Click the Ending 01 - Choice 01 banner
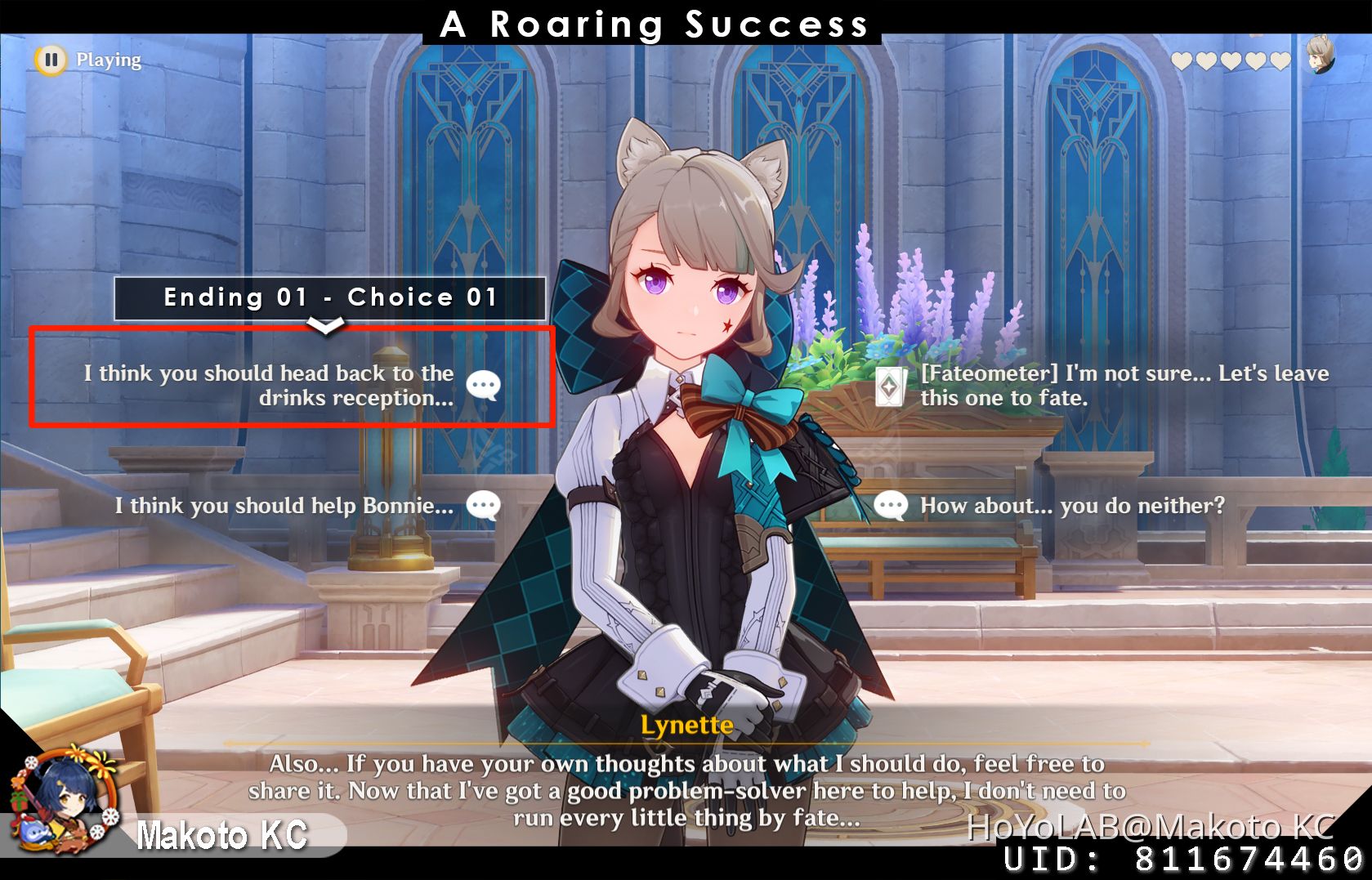The image size is (1372, 880). 329,297
